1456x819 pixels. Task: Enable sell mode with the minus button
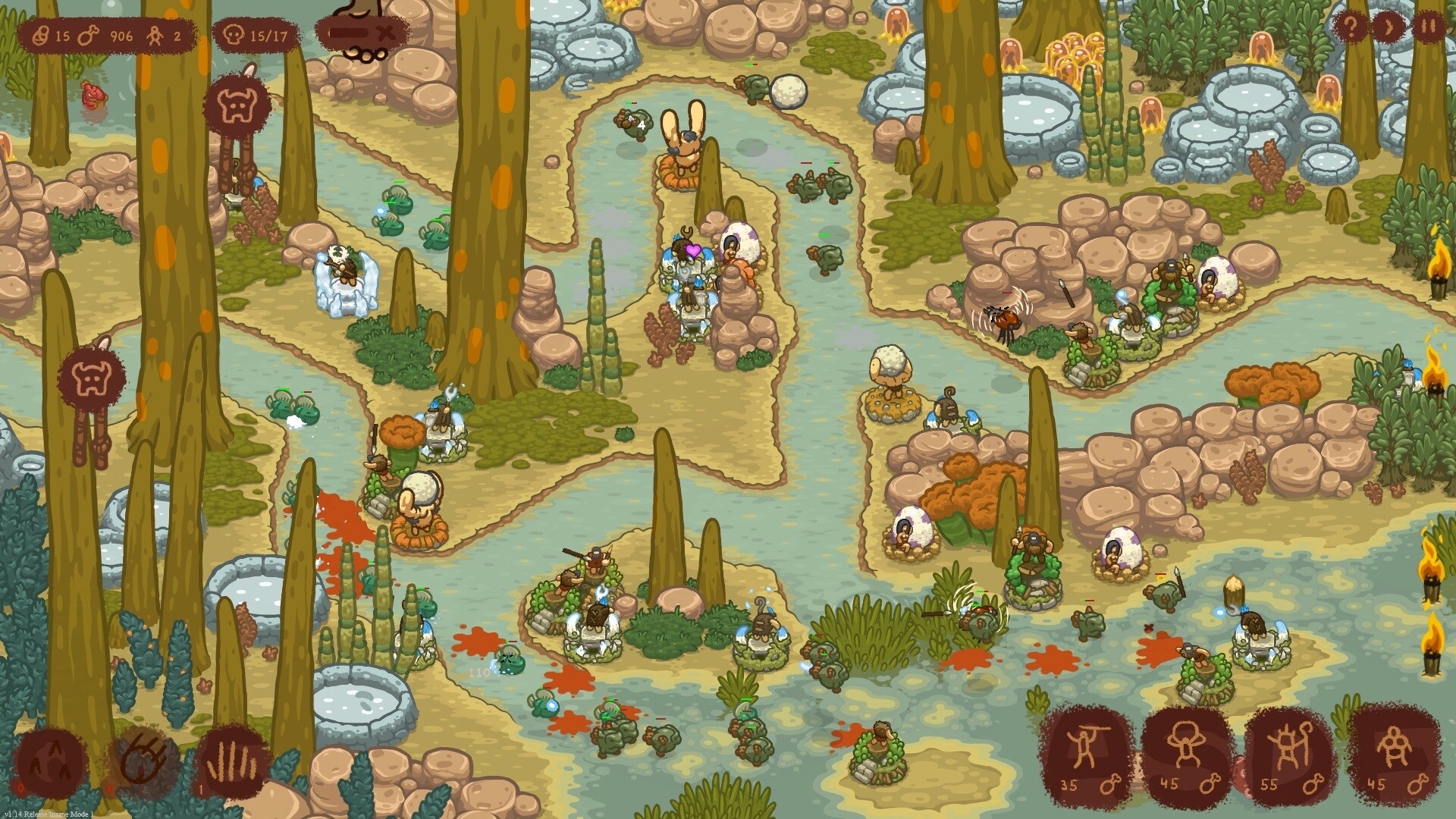[347, 32]
